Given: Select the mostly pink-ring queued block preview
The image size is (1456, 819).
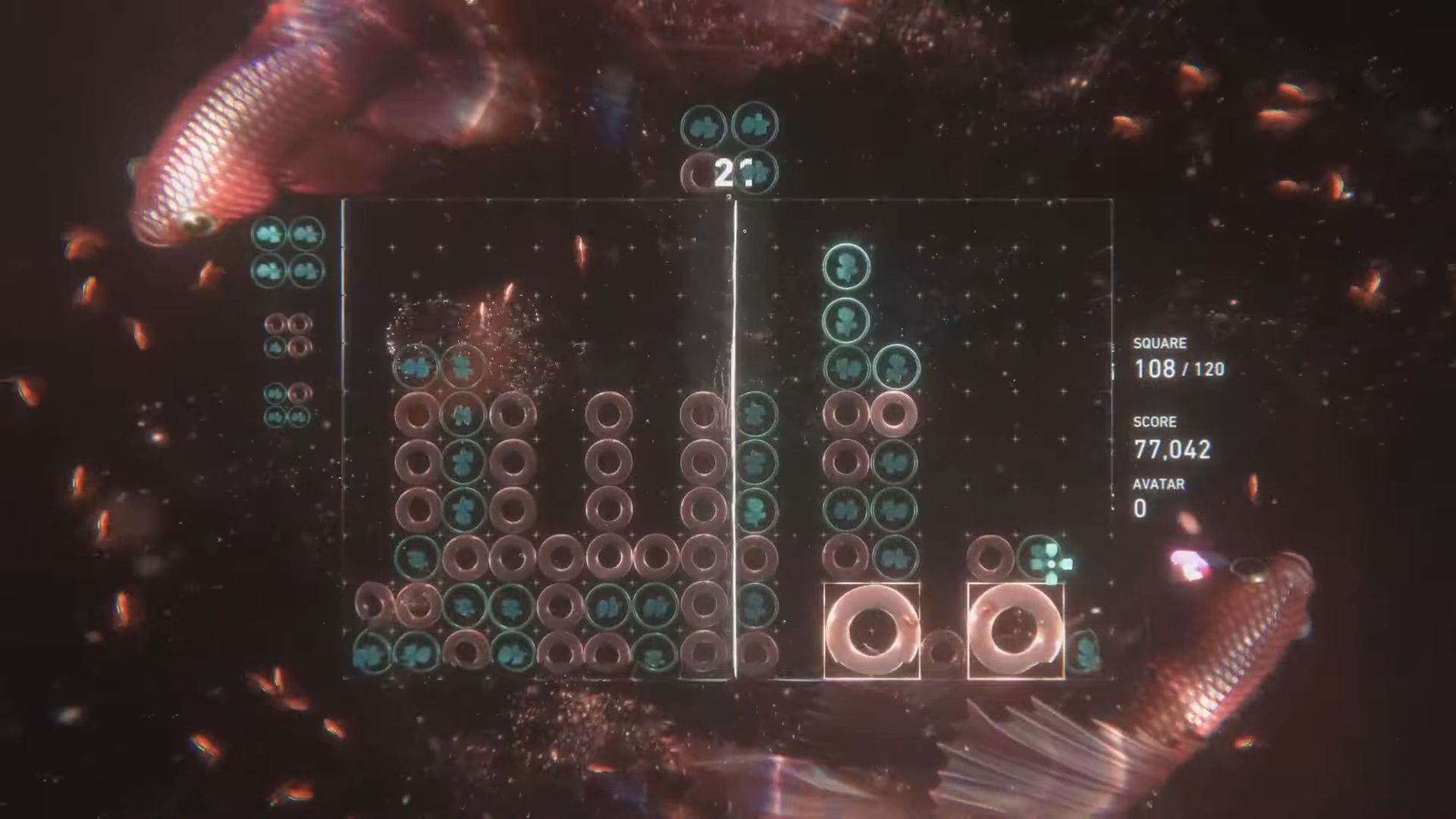Looking at the screenshot, I should click(288, 335).
